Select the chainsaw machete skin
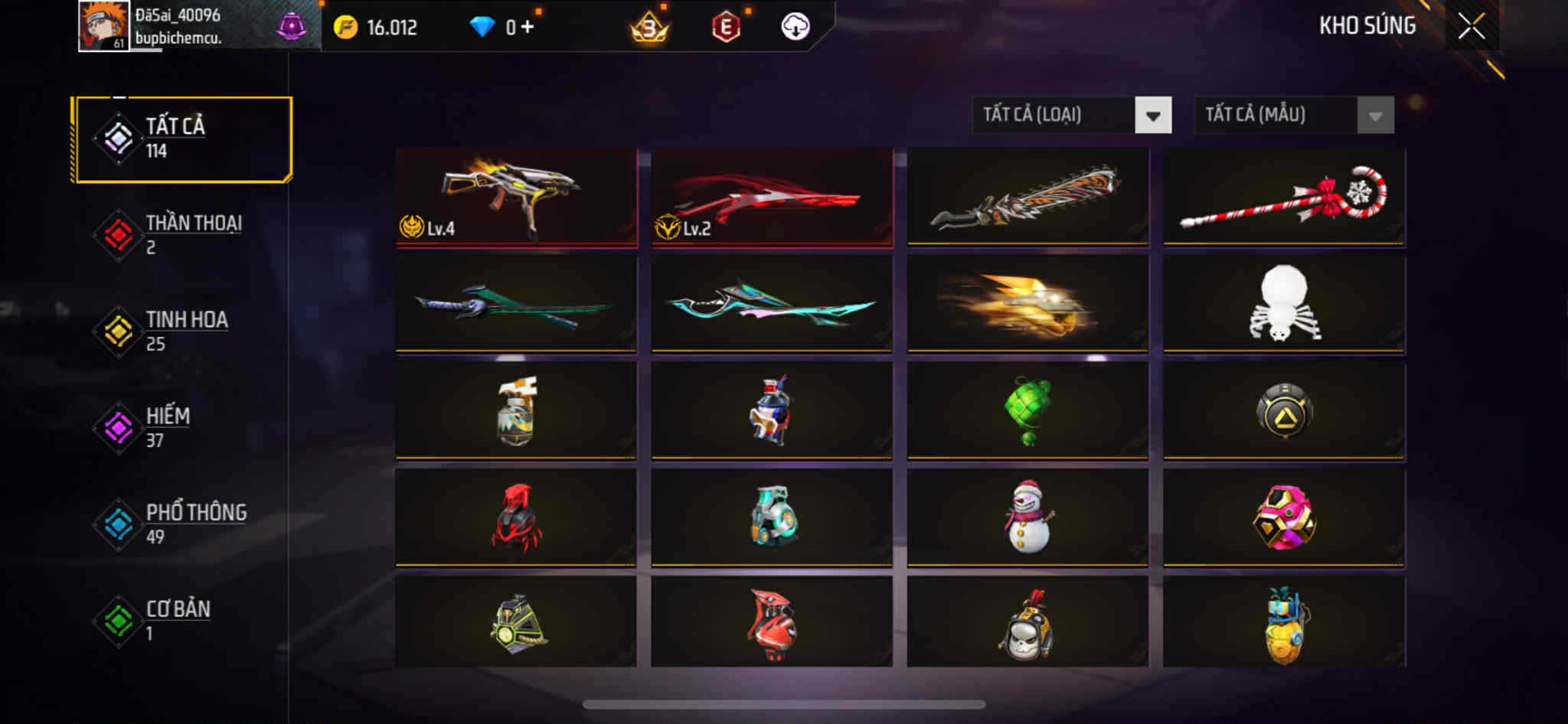The height and width of the screenshot is (724, 1568). (1027, 197)
